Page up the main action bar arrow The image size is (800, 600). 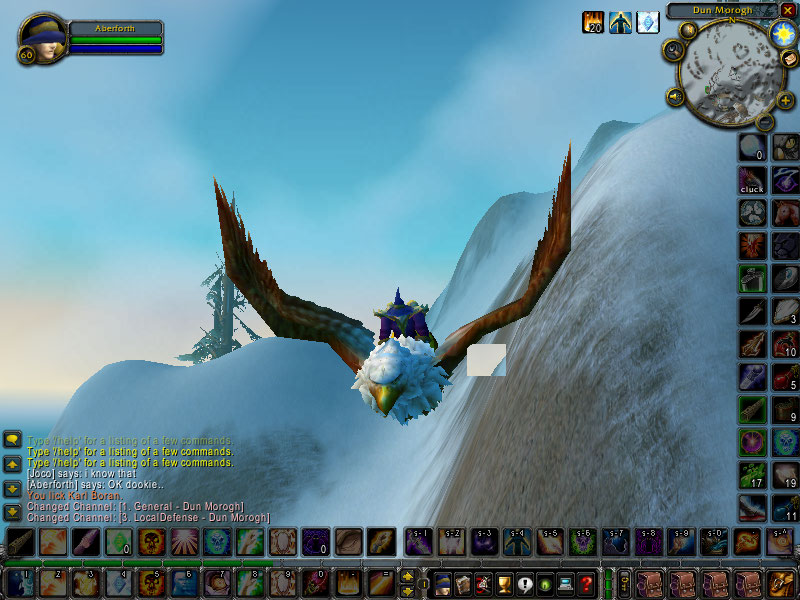407,576
